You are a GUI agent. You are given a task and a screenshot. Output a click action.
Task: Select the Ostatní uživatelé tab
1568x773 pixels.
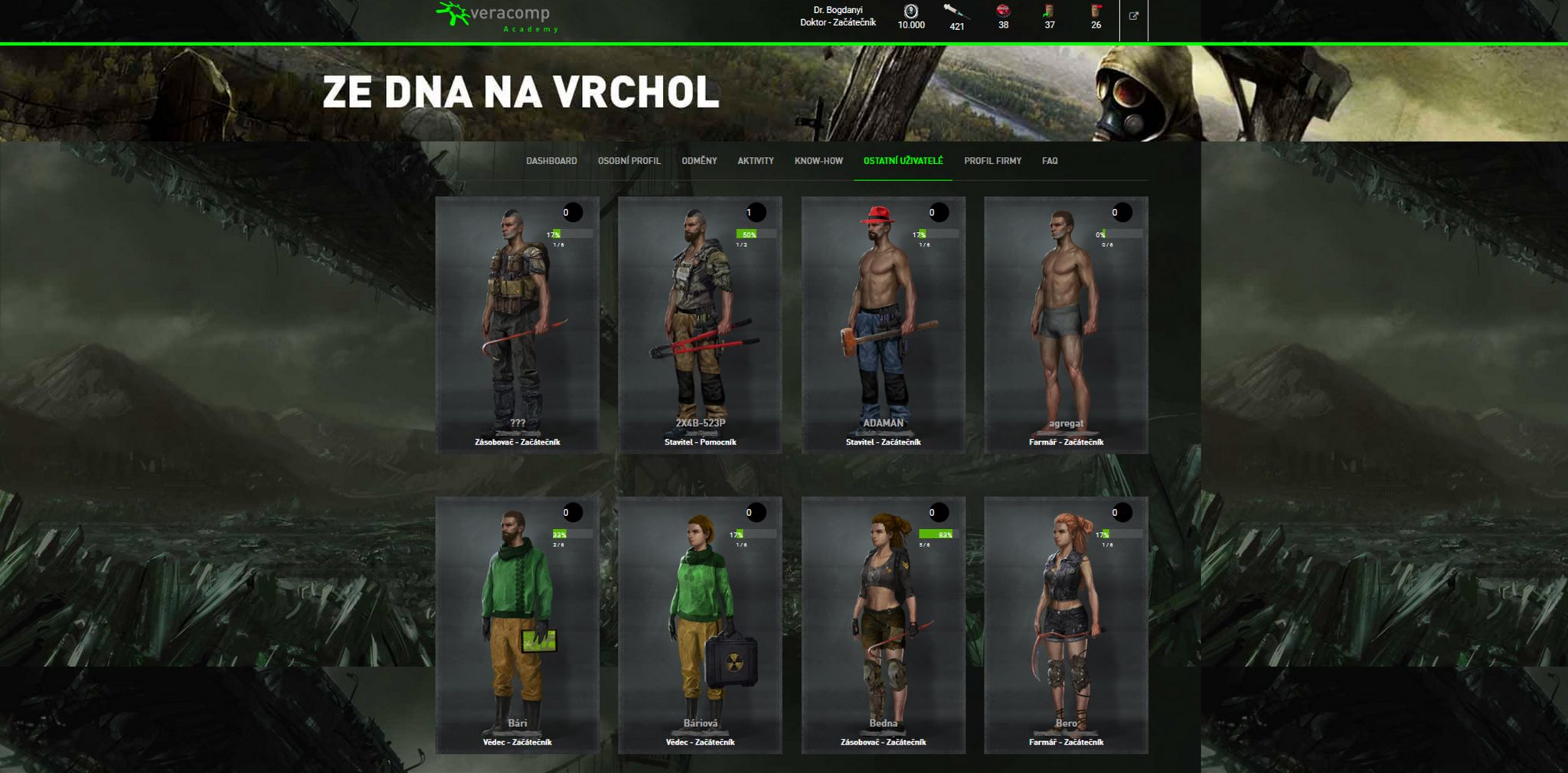(903, 161)
